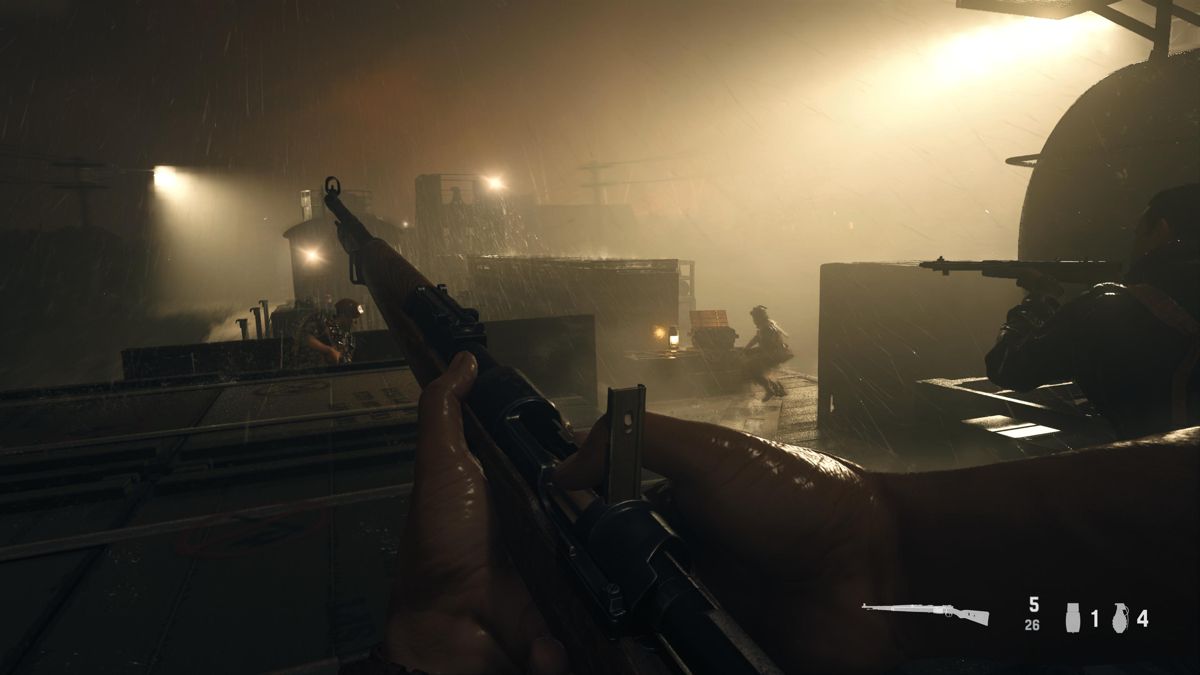Choose the frag grenade icon

click(x=1120, y=618)
